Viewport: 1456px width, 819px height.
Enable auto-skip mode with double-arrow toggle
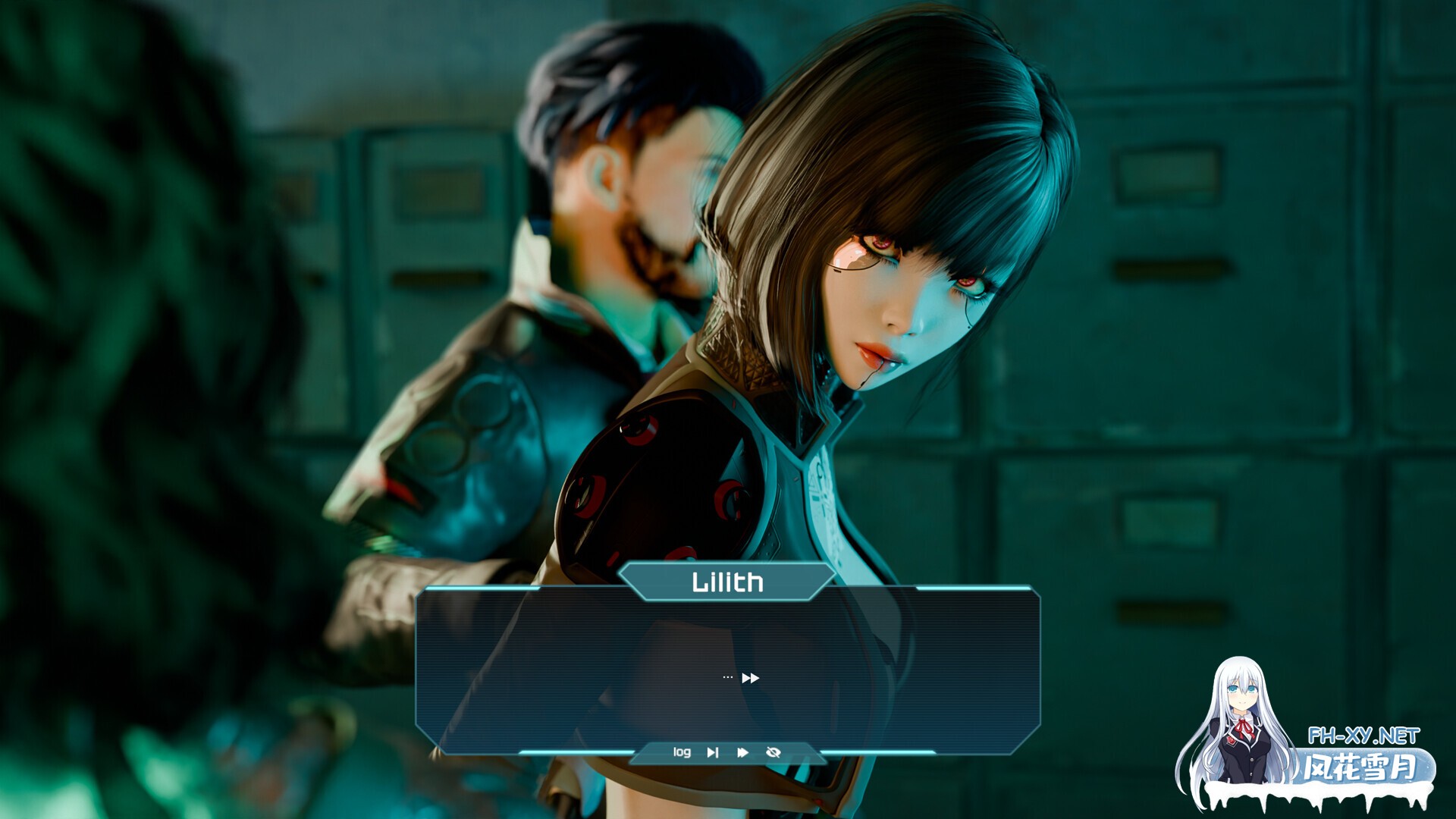(x=742, y=752)
